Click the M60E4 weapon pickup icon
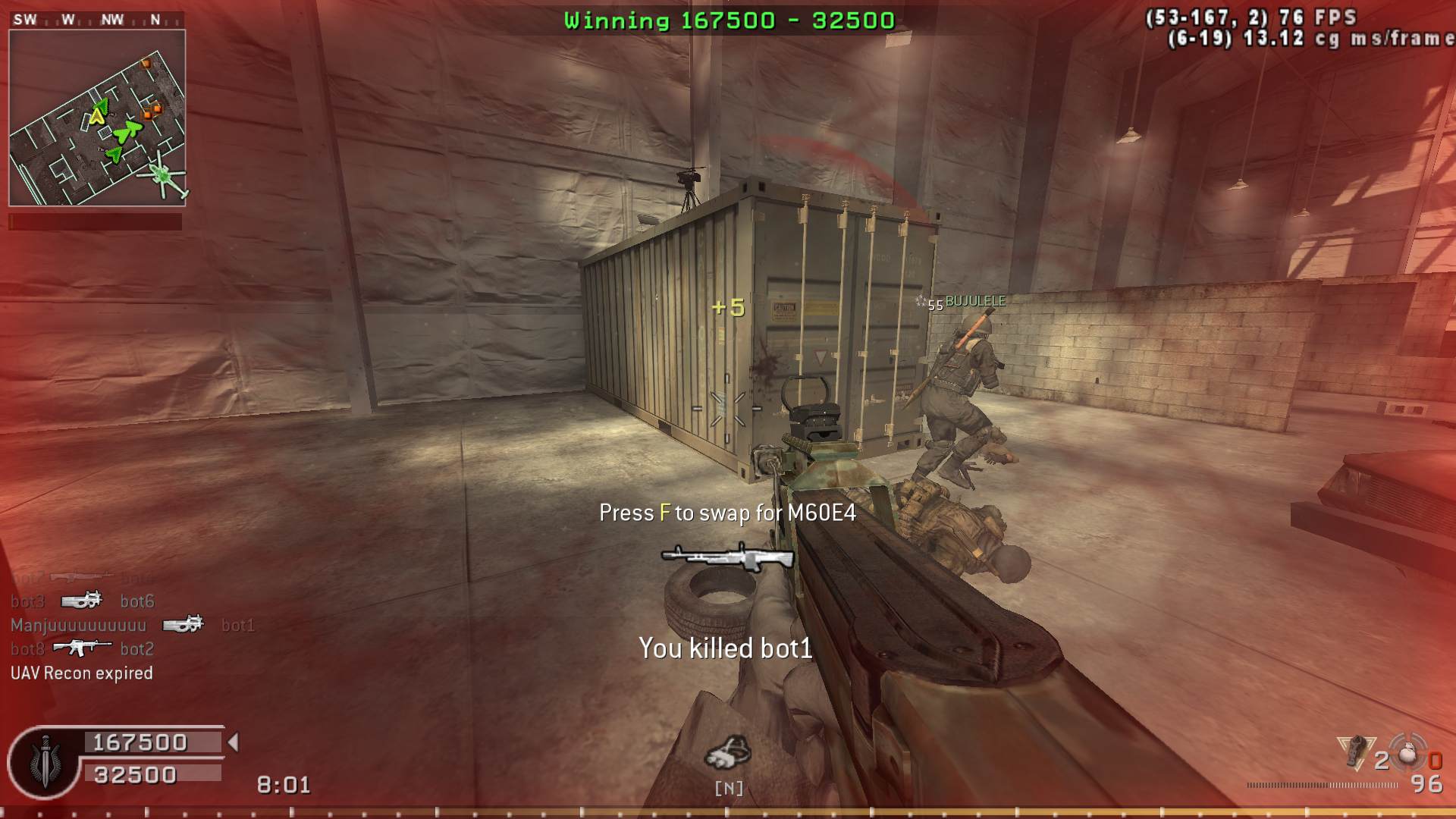This screenshot has width=1456, height=819. click(727, 557)
